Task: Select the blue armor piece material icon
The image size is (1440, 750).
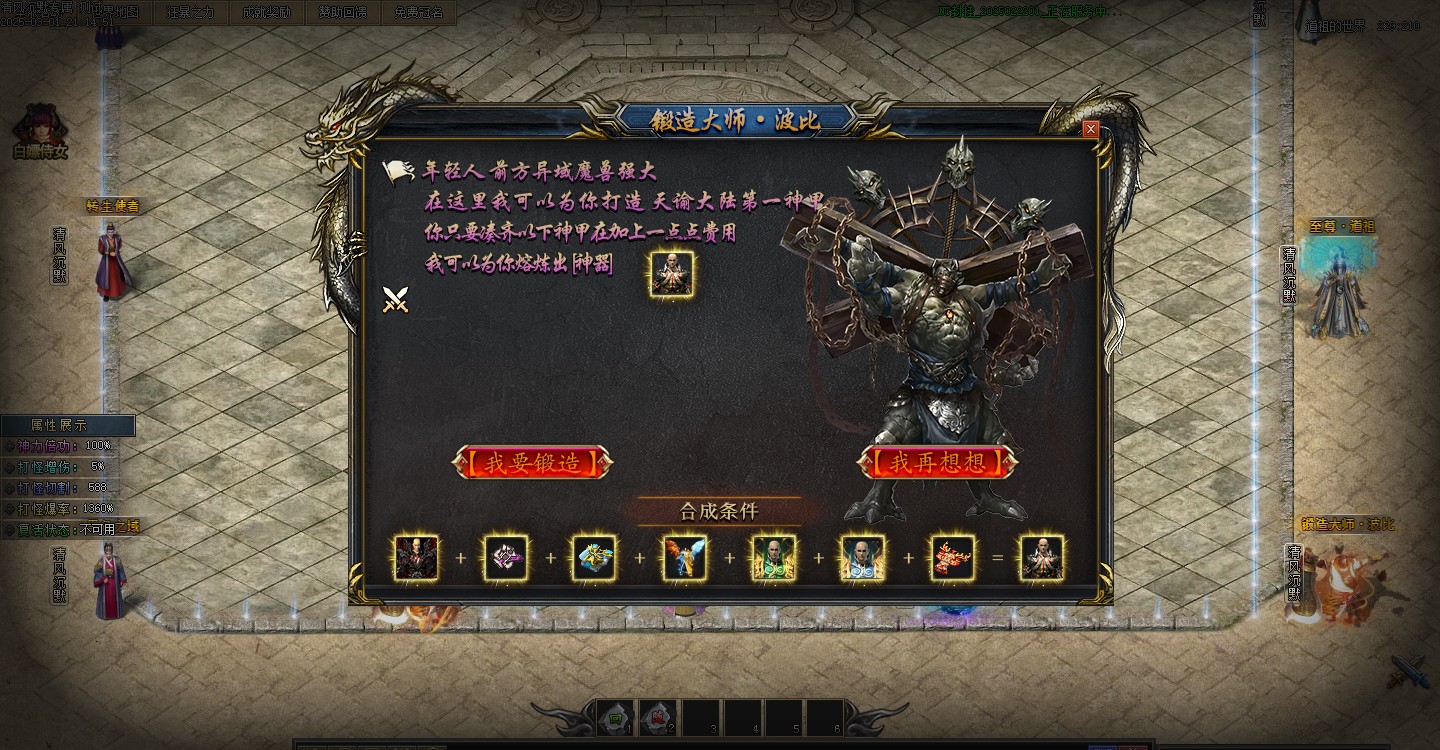Action: (x=595, y=558)
